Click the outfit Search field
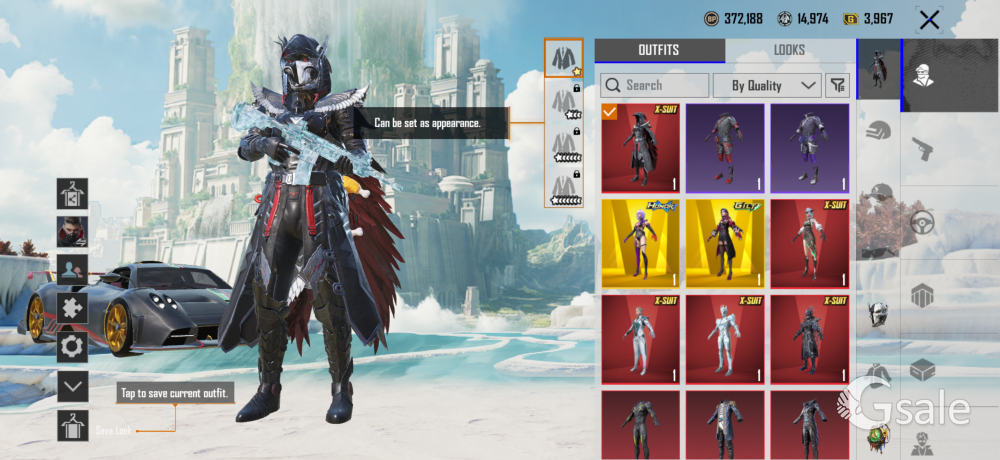This screenshot has height=460, width=1000. pyautogui.click(x=655, y=86)
